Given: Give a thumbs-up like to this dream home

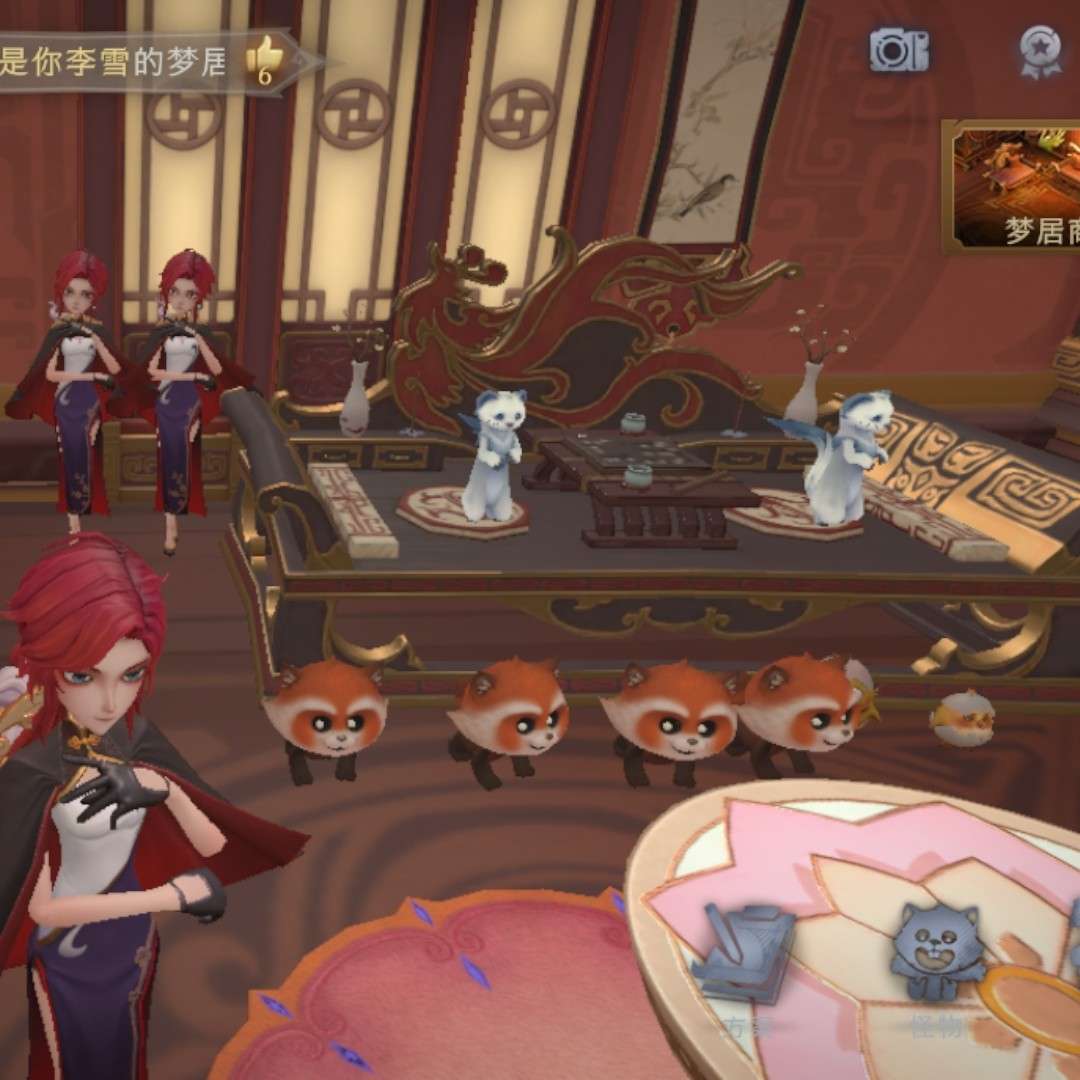Looking at the screenshot, I should 266,57.
